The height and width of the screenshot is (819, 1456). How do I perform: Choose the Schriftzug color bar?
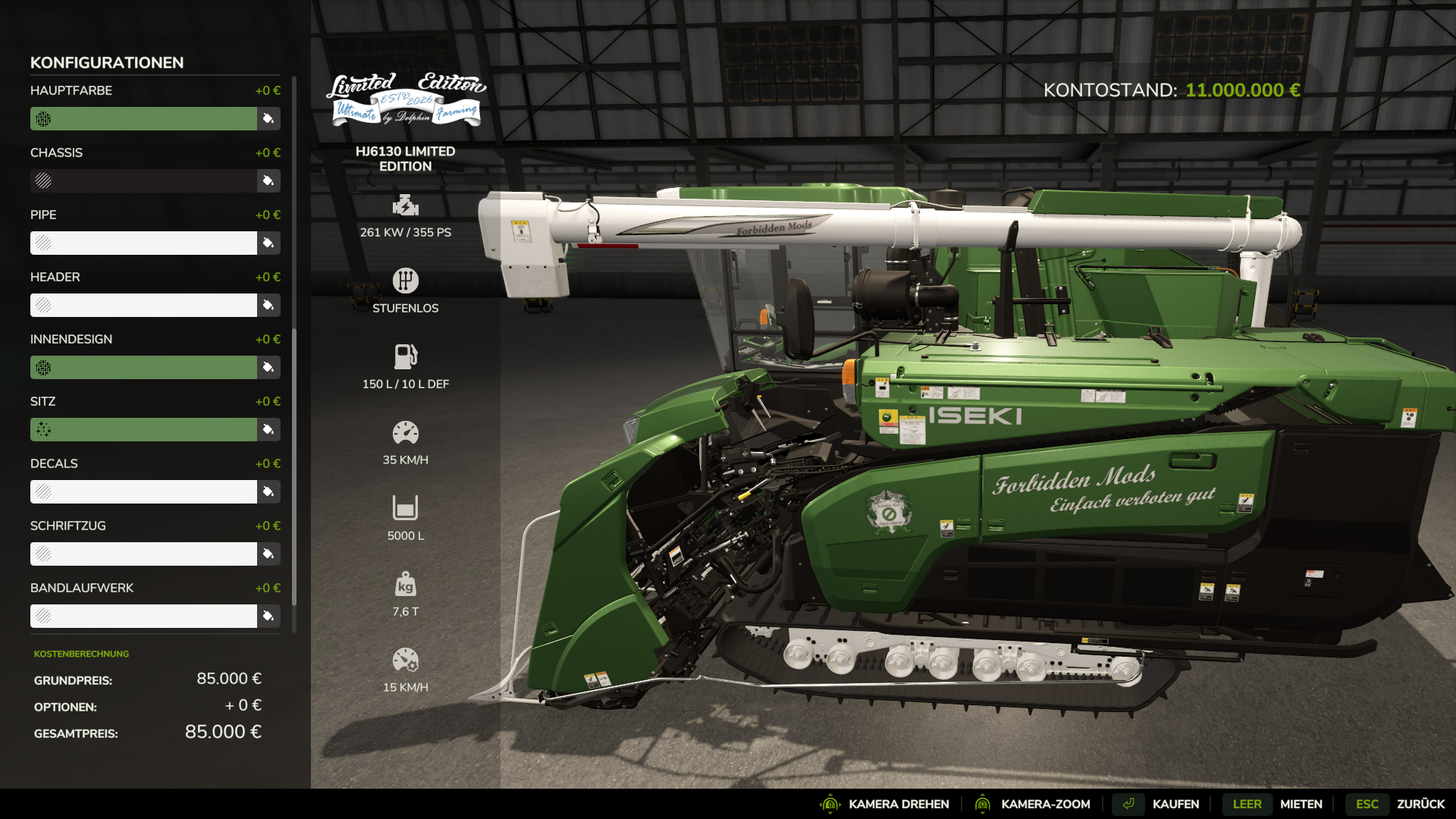[143, 554]
